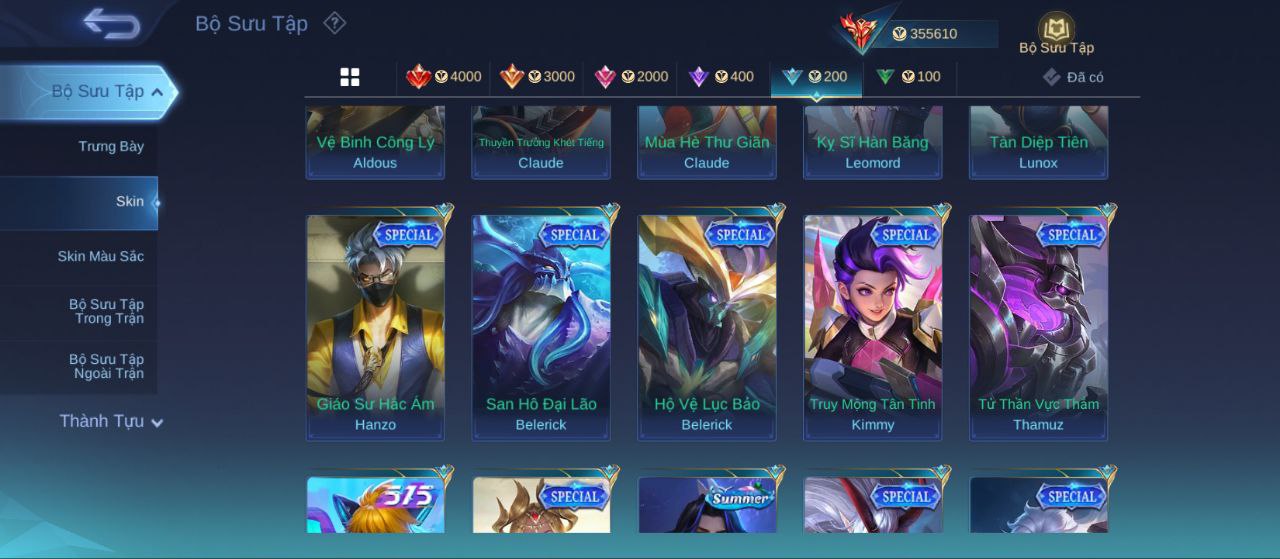
Task: Switch to the 100 point tier tab
Action: point(909,77)
